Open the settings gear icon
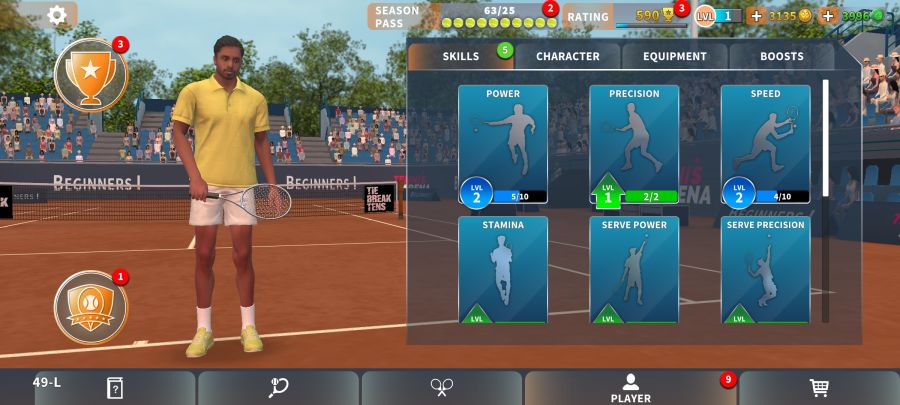This screenshot has height=405, width=900. (x=57, y=15)
